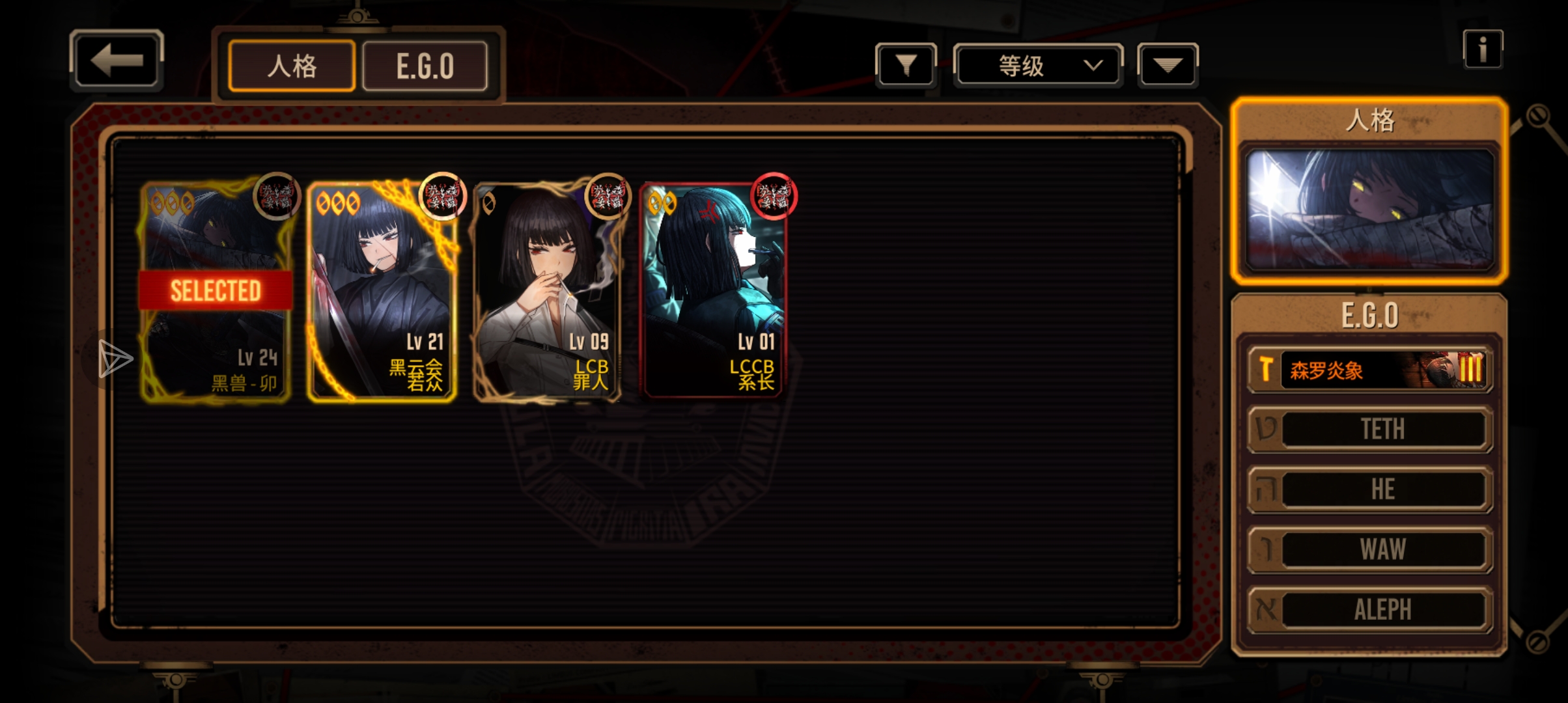
Task: Toggle the sort order triangle button
Action: coord(1168,65)
